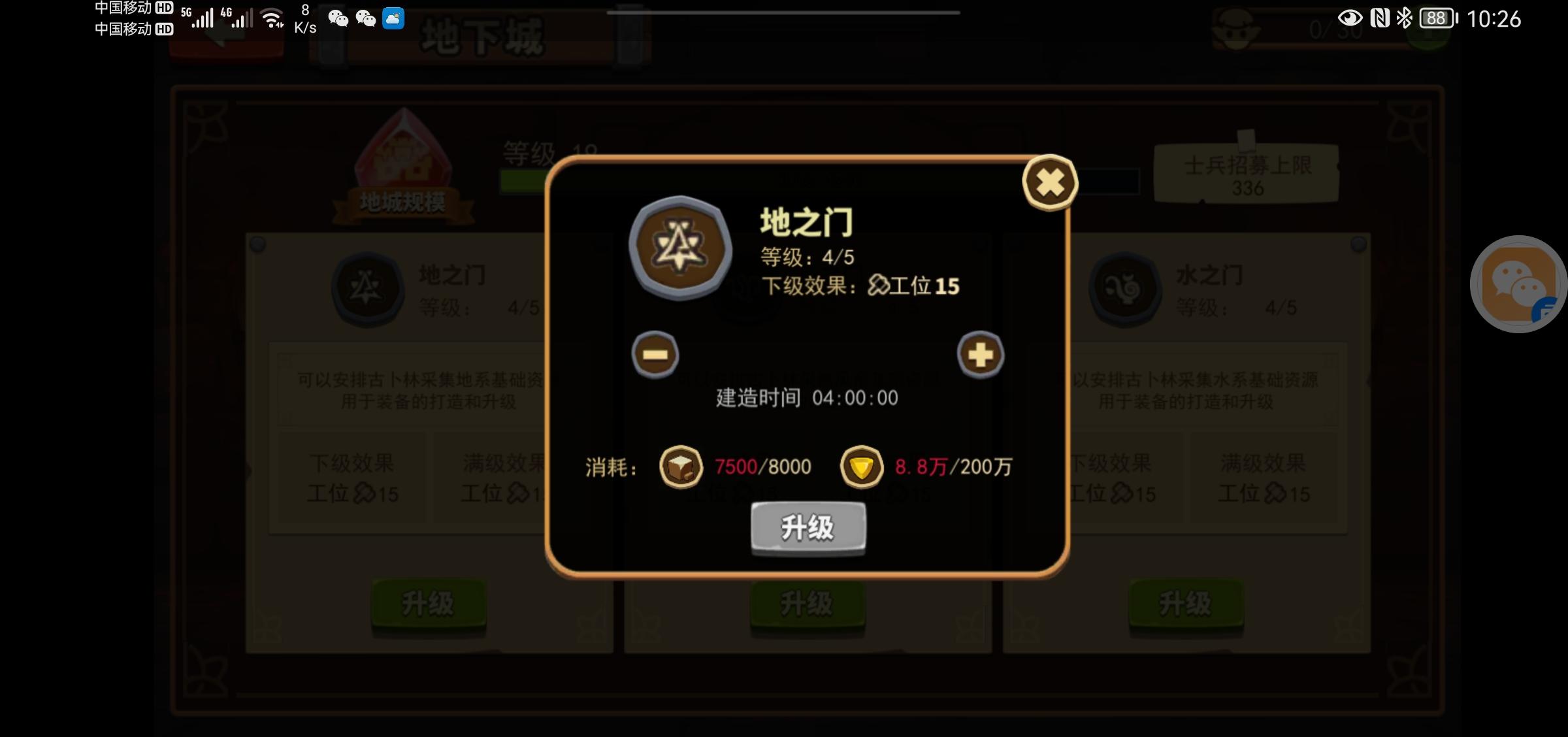
Task: Tap the red back arrow top left
Action: 225,39
